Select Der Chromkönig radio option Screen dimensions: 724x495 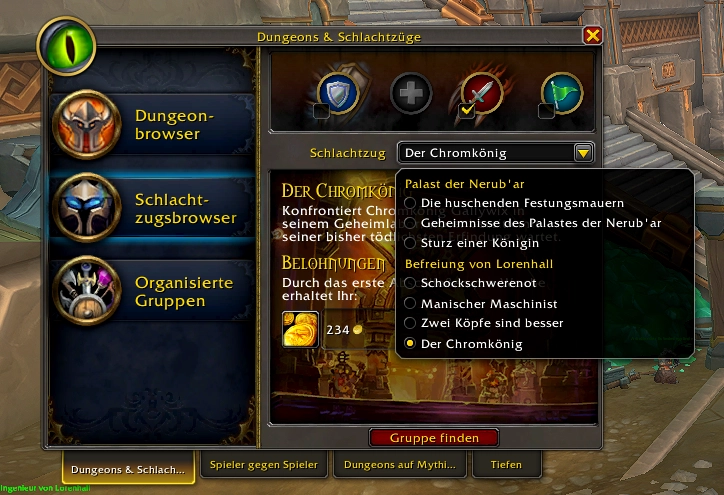pos(410,344)
